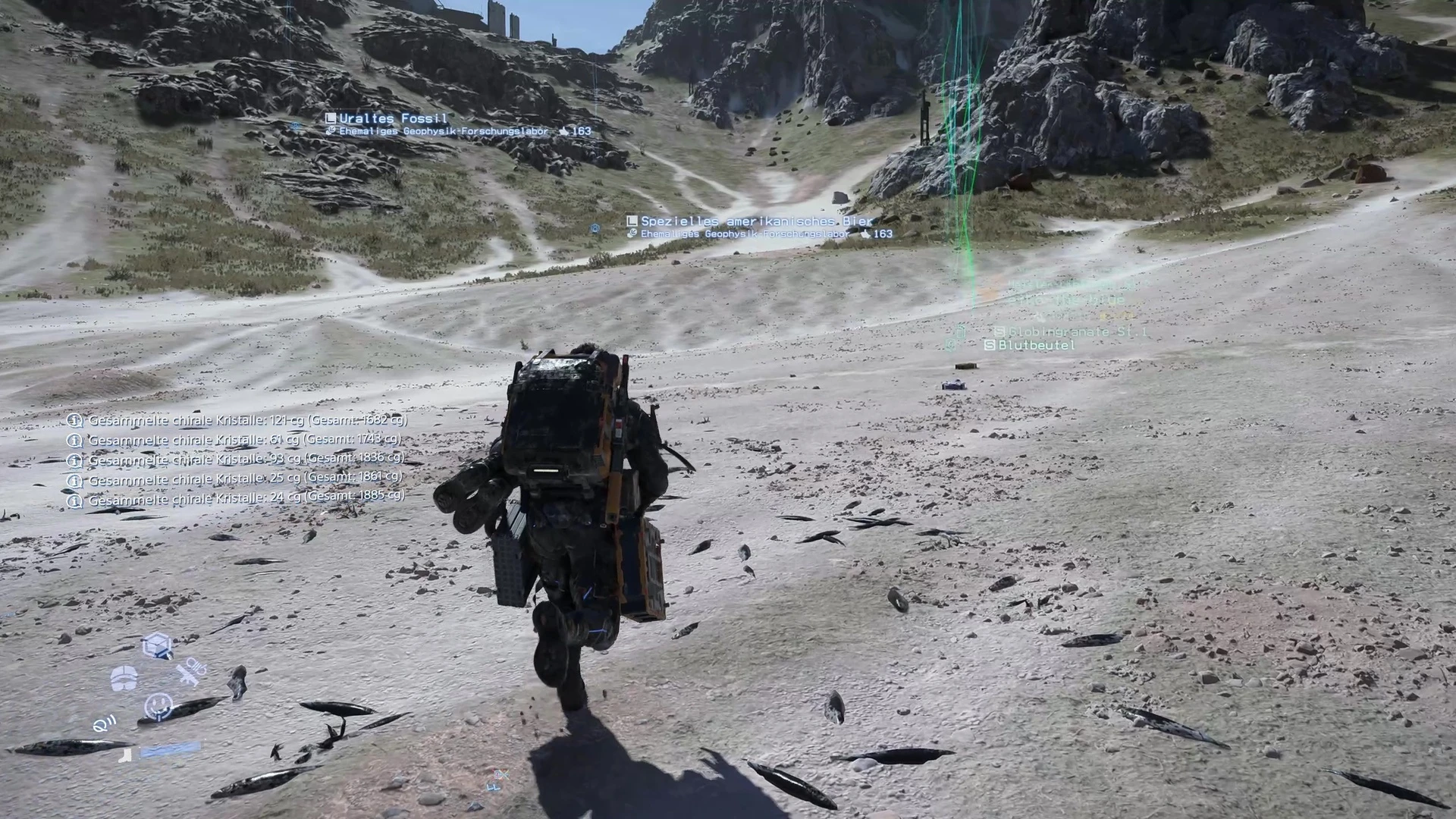The width and height of the screenshot is (1456, 819).
Task: Select the backpack cover icon below the container
Action: coord(124,677)
